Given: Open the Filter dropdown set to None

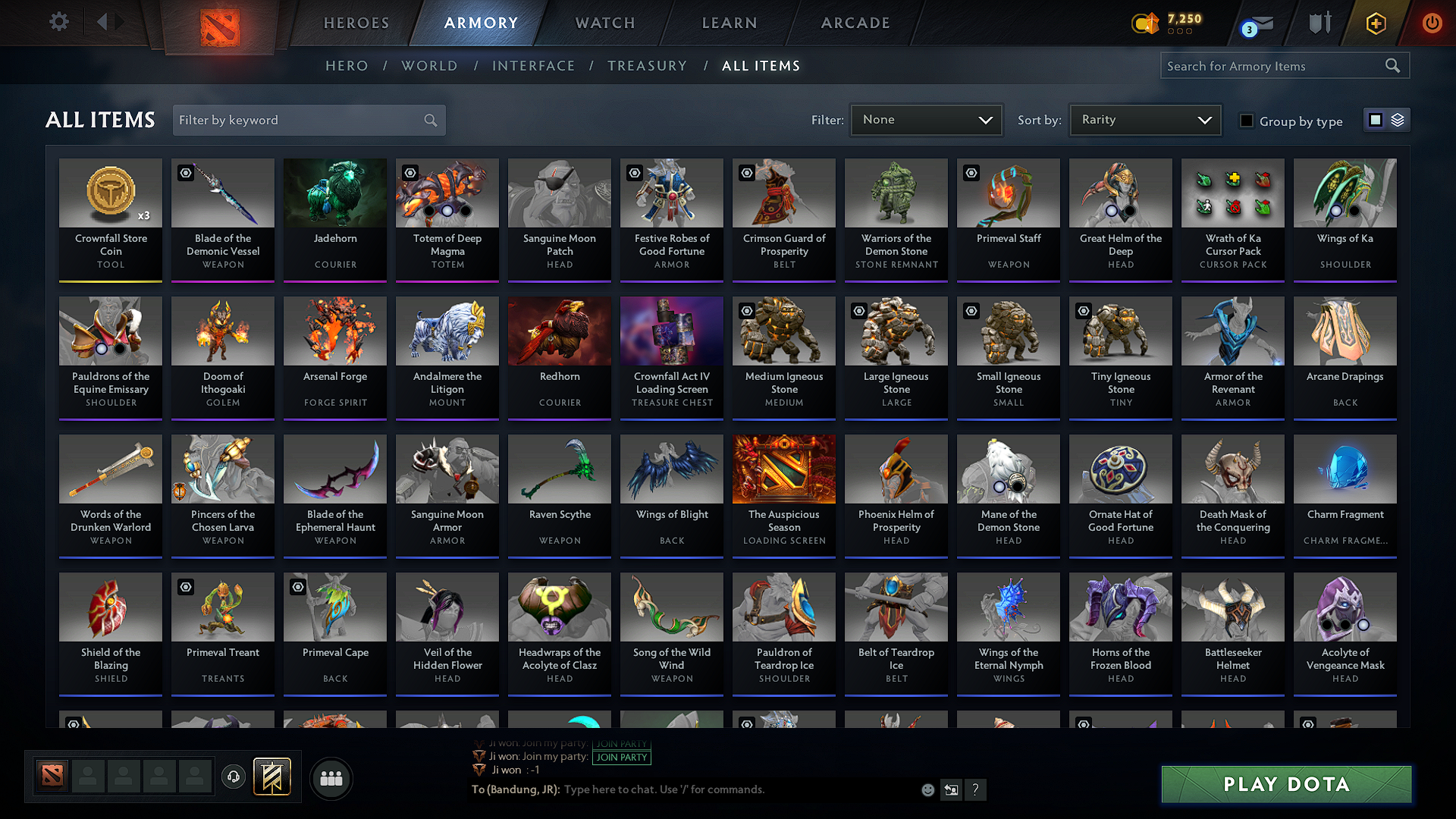Looking at the screenshot, I should 926,119.
